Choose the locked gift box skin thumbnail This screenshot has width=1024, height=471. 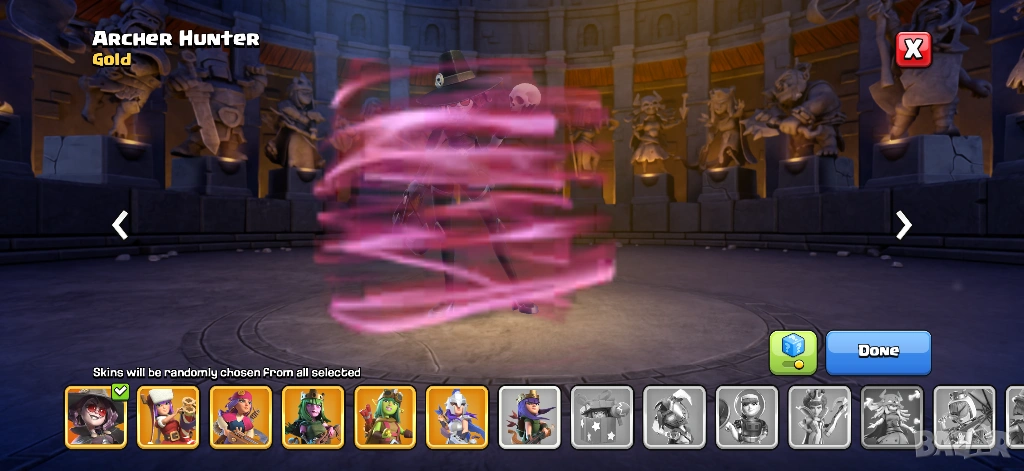tap(602, 416)
